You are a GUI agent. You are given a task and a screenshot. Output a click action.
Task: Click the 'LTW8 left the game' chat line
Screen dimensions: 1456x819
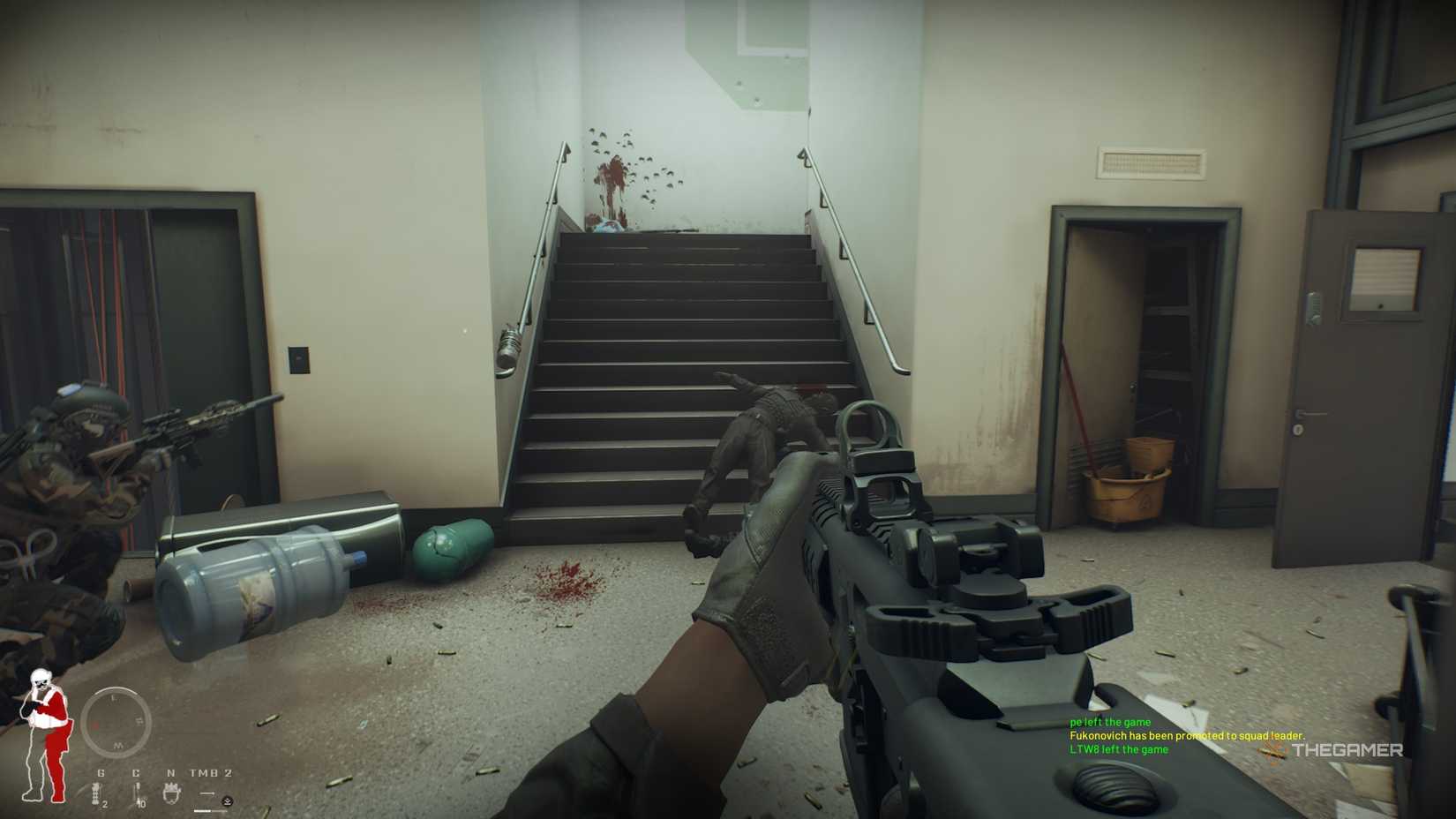1117,748
